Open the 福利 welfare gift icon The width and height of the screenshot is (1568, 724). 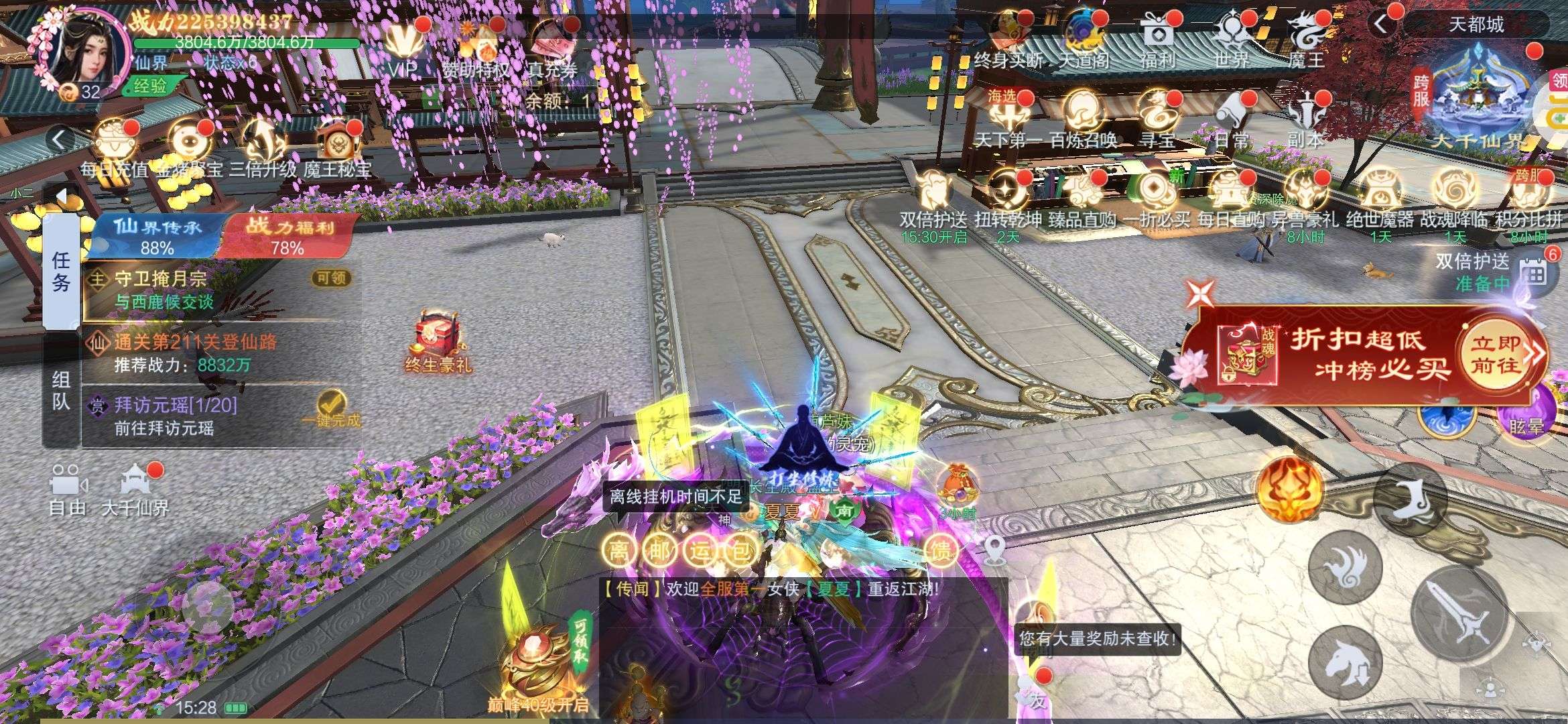click(1158, 39)
